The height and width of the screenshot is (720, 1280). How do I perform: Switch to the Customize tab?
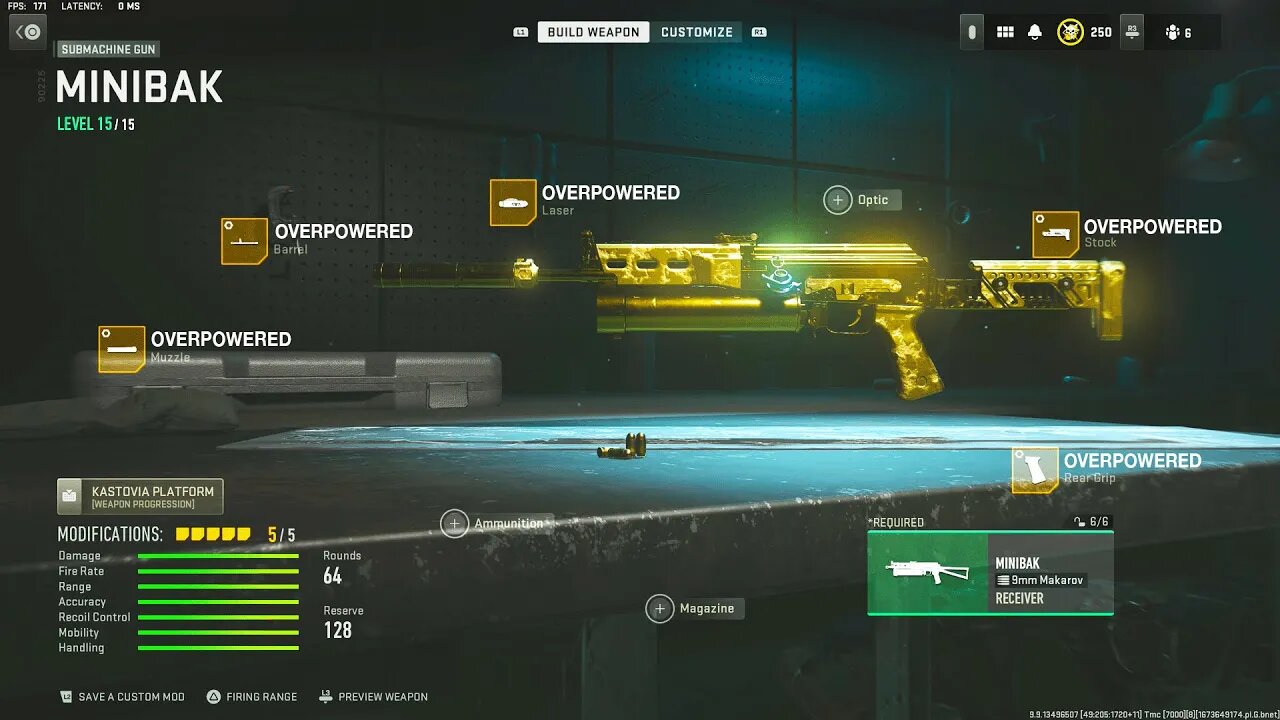pos(697,31)
